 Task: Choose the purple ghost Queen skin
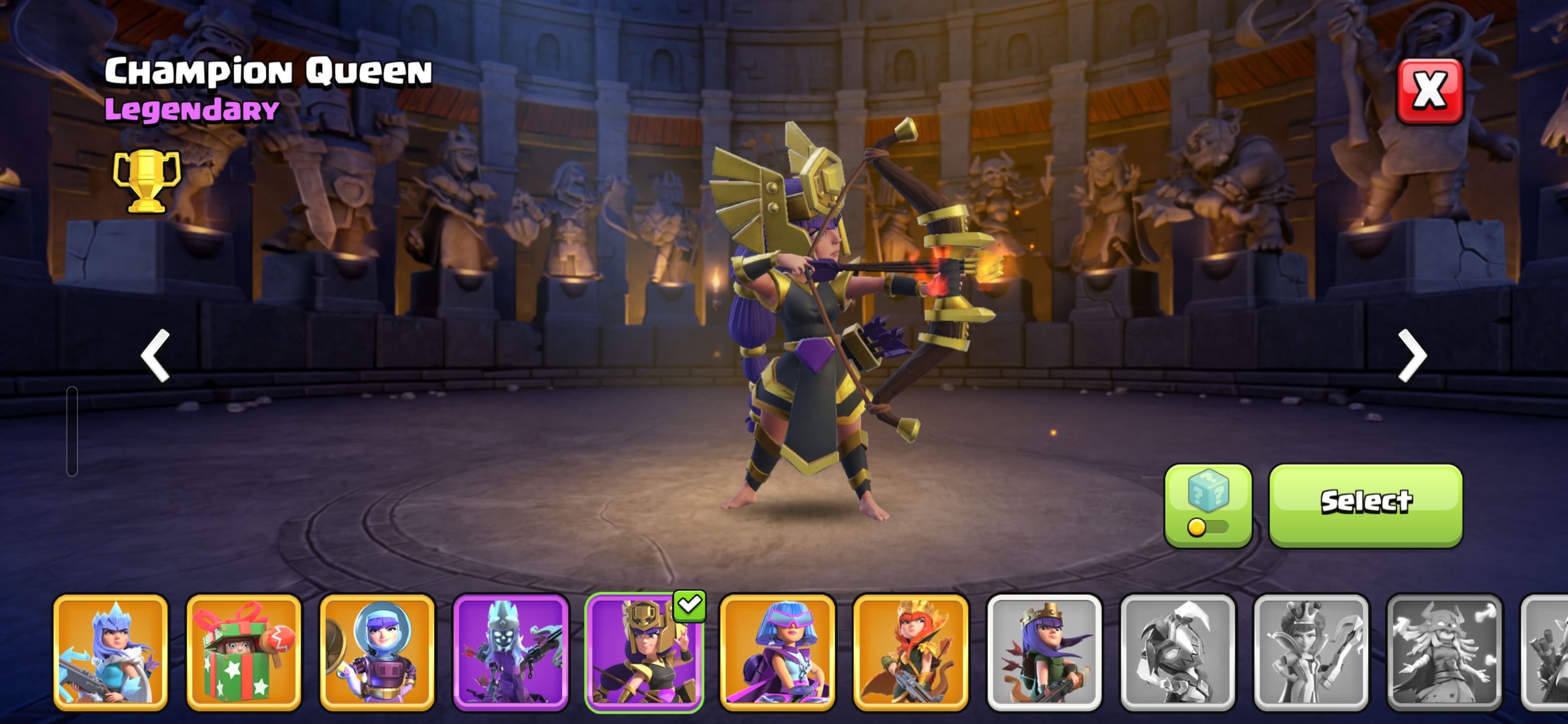coord(511,652)
